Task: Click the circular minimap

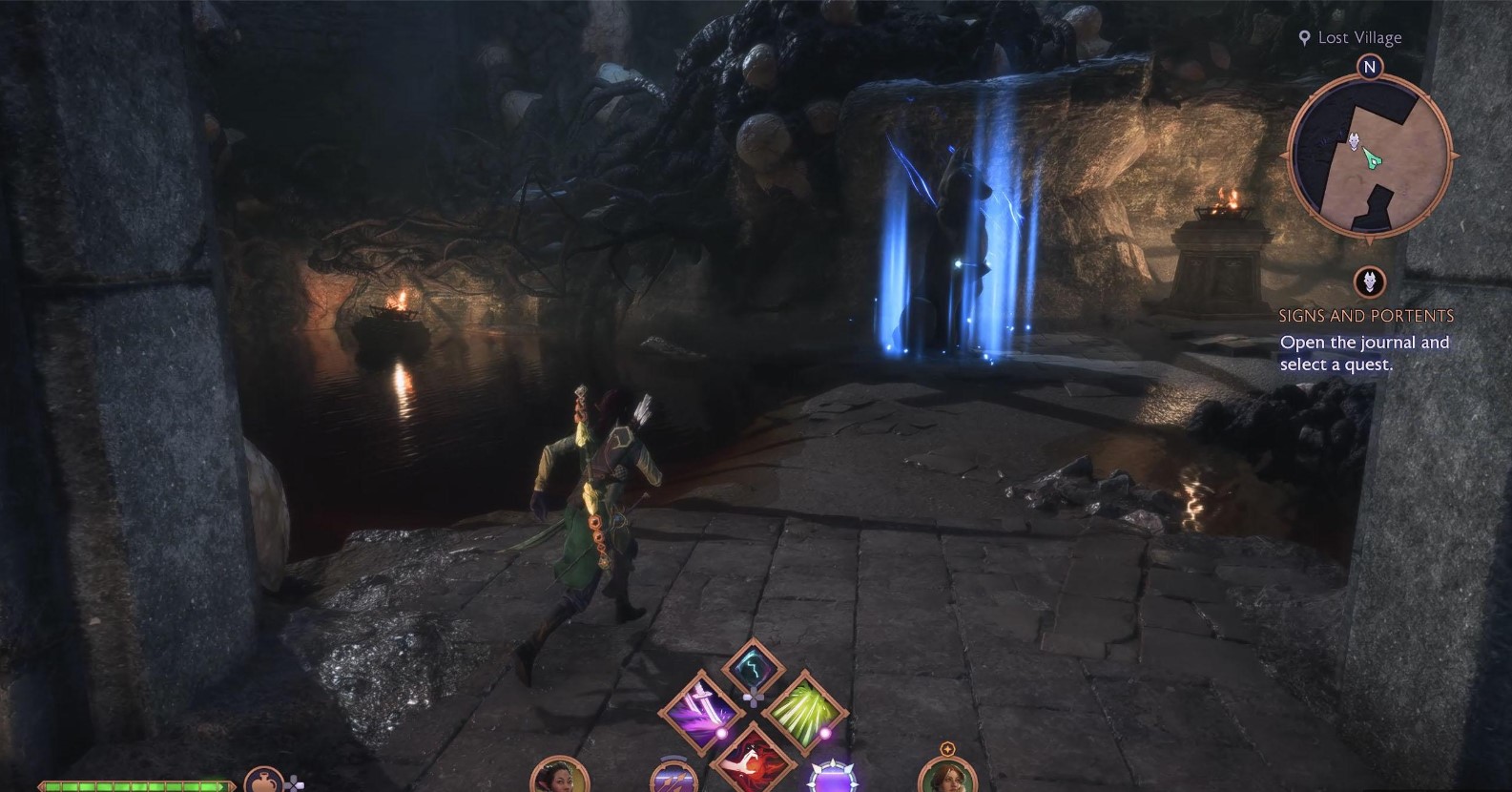Action: tap(1369, 156)
